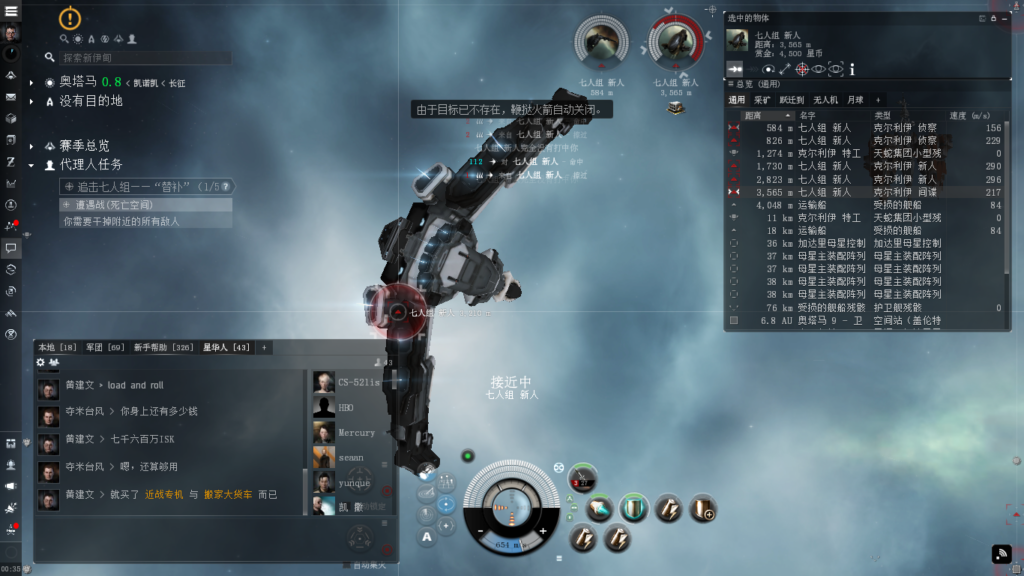Open the Neocom main menu button
Viewport: 1024px width, 576px height.
(x=11, y=11)
